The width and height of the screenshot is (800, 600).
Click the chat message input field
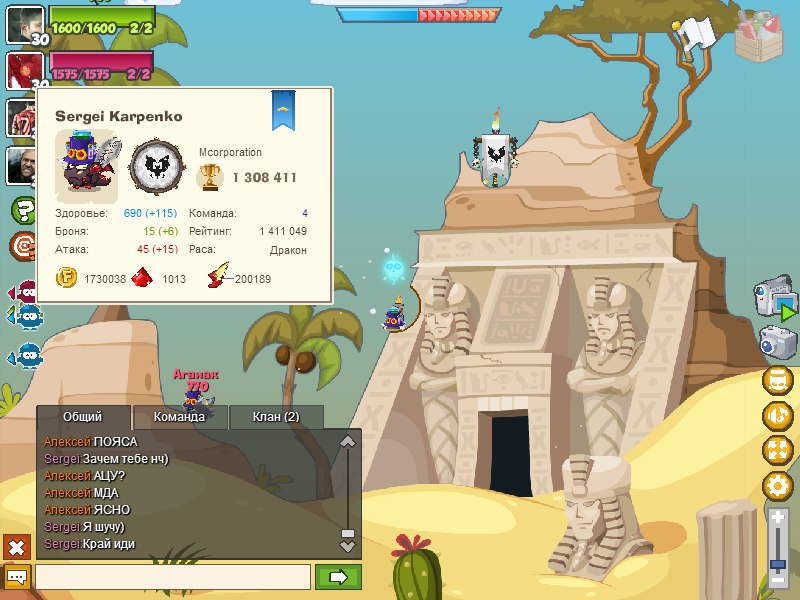pyautogui.click(x=172, y=577)
